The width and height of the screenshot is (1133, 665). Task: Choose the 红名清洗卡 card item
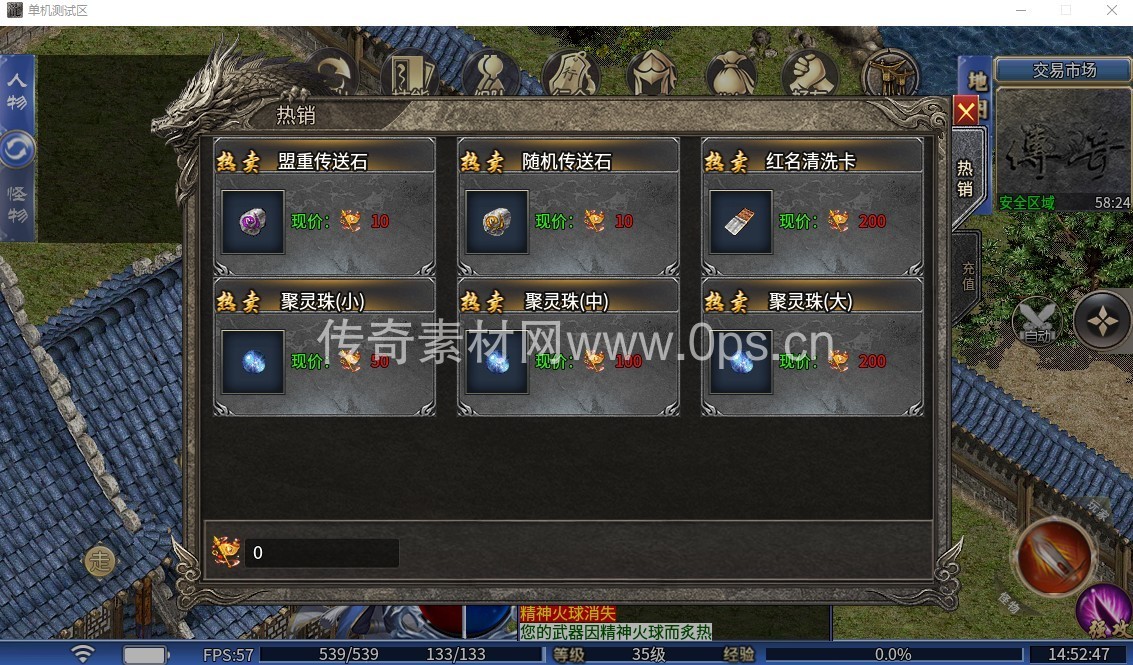click(x=741, y=222)
